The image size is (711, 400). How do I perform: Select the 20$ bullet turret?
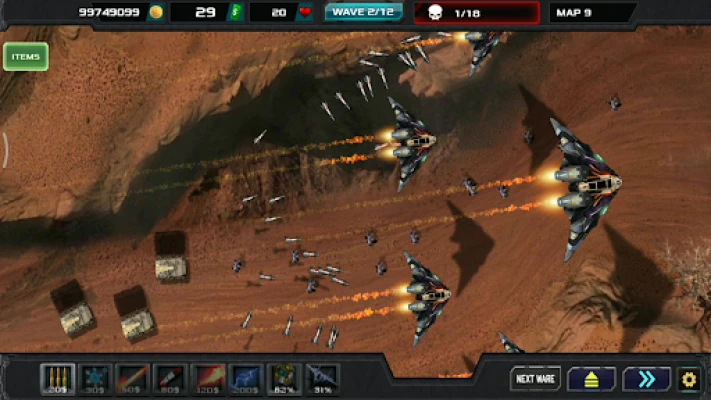pyautogui.click(x=57, y=378)
